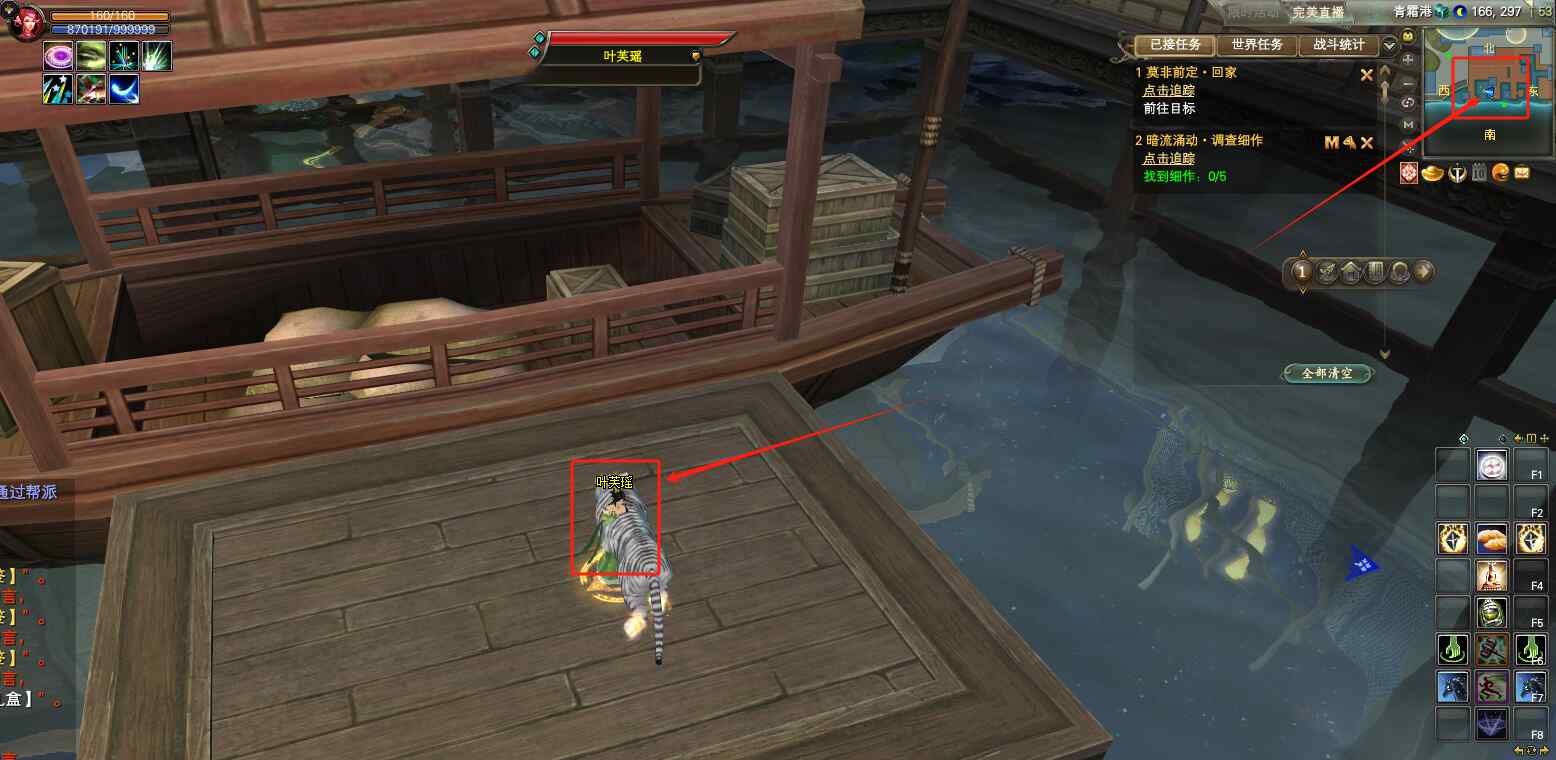Clear all with the 全部清空 button
Screen dimensions: 1556x760
(1326, 373)
